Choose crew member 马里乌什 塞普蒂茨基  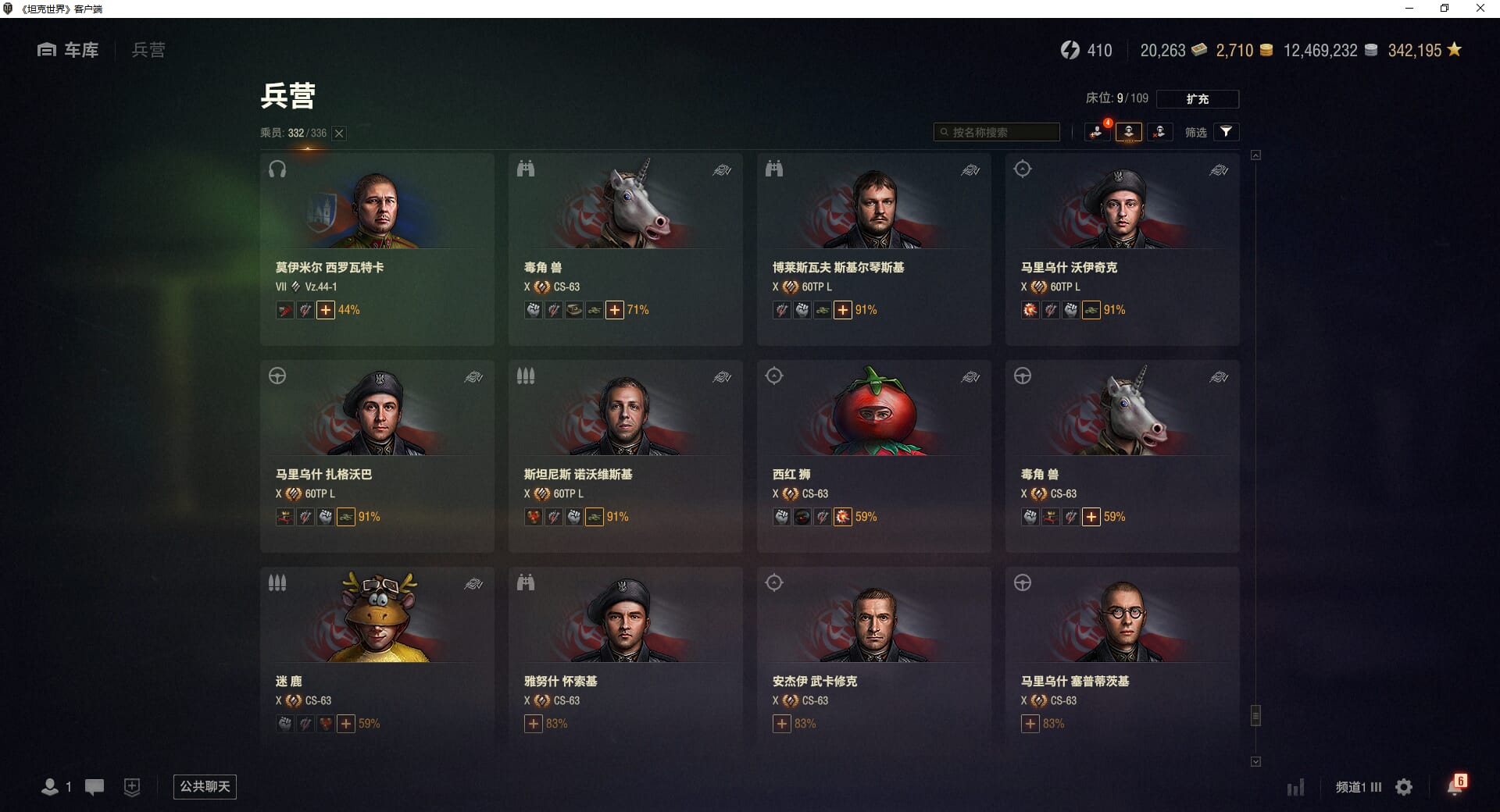click(x=1122, y=662)
